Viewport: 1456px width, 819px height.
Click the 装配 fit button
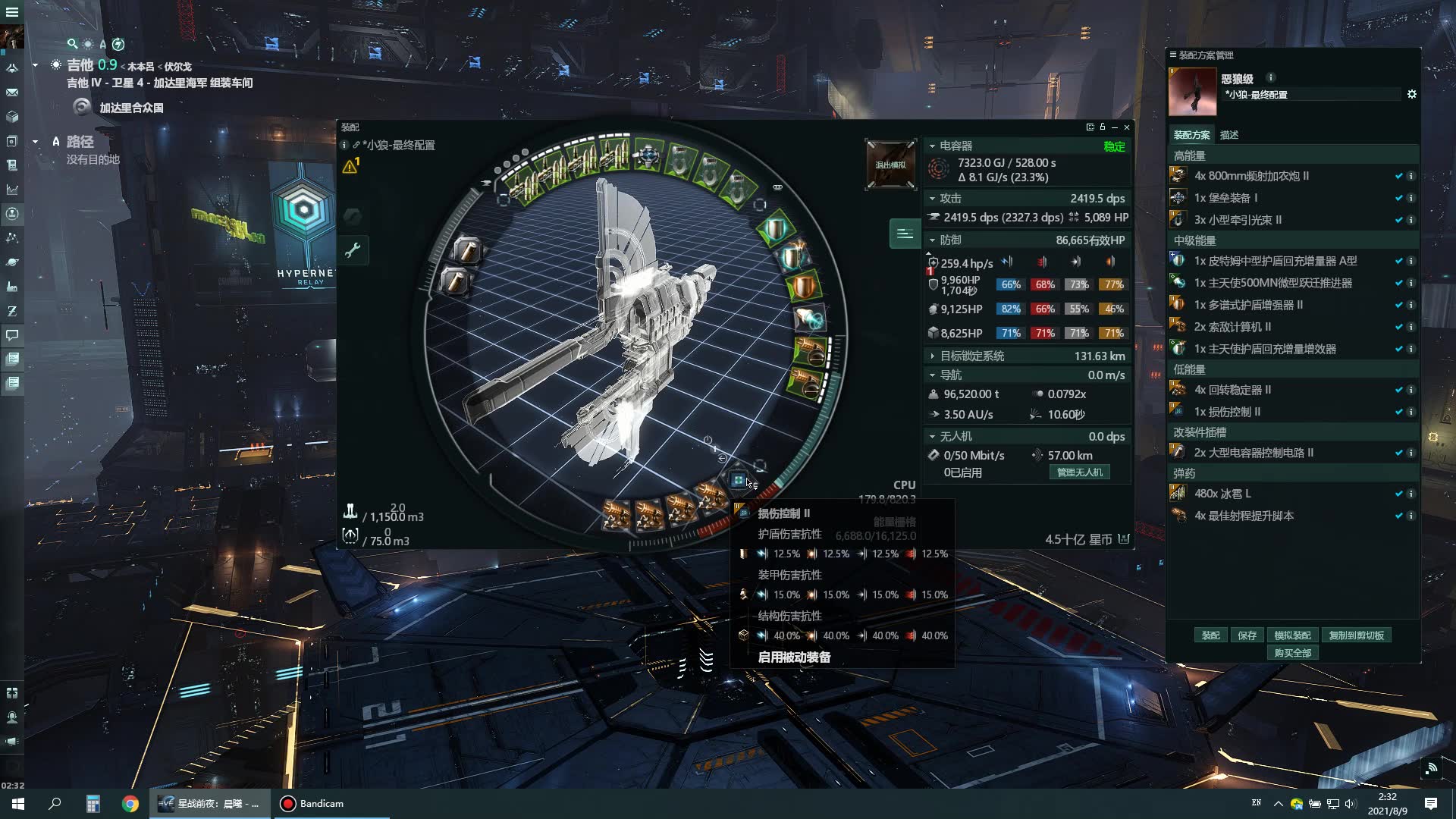pyautogui.click(x=1210, y=635)
